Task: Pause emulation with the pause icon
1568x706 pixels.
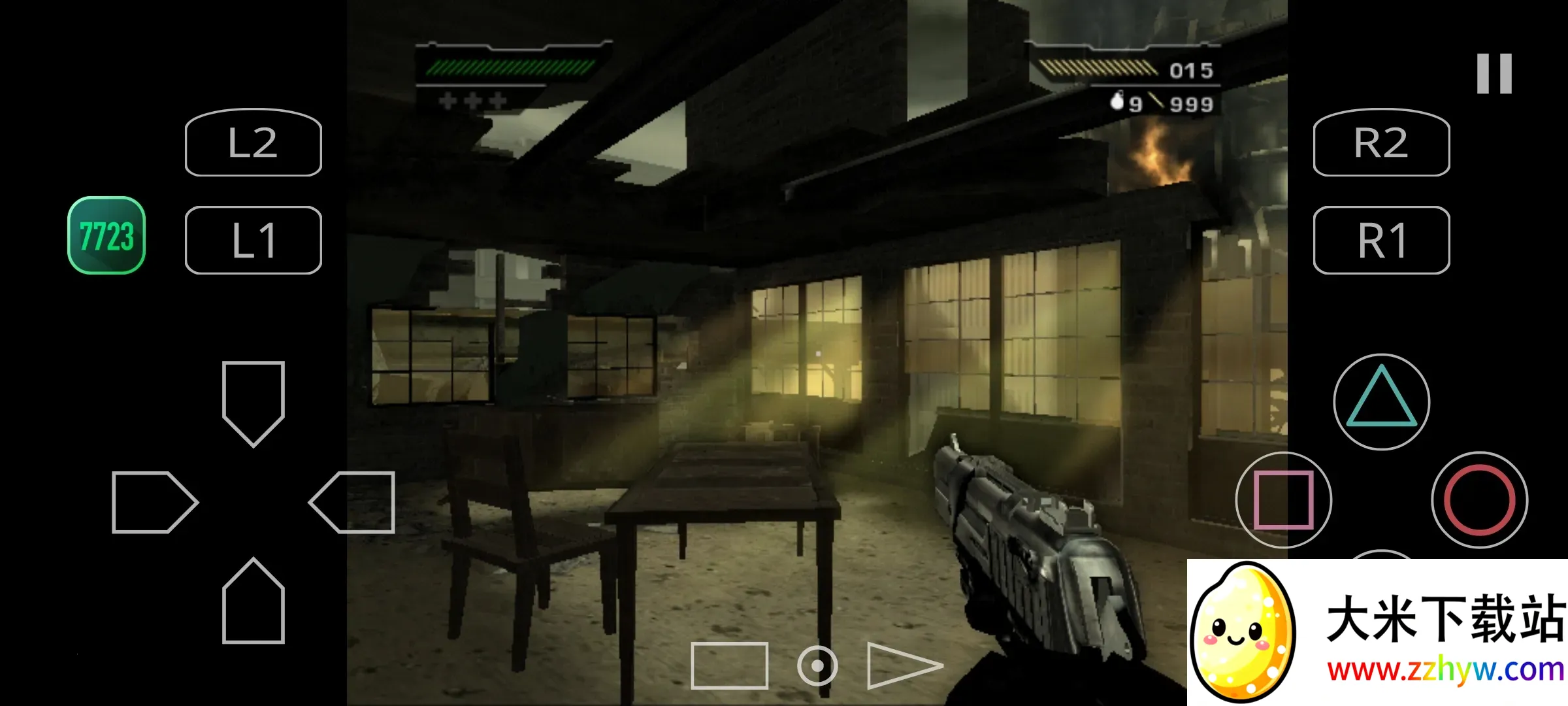Action: [1494, 74]
